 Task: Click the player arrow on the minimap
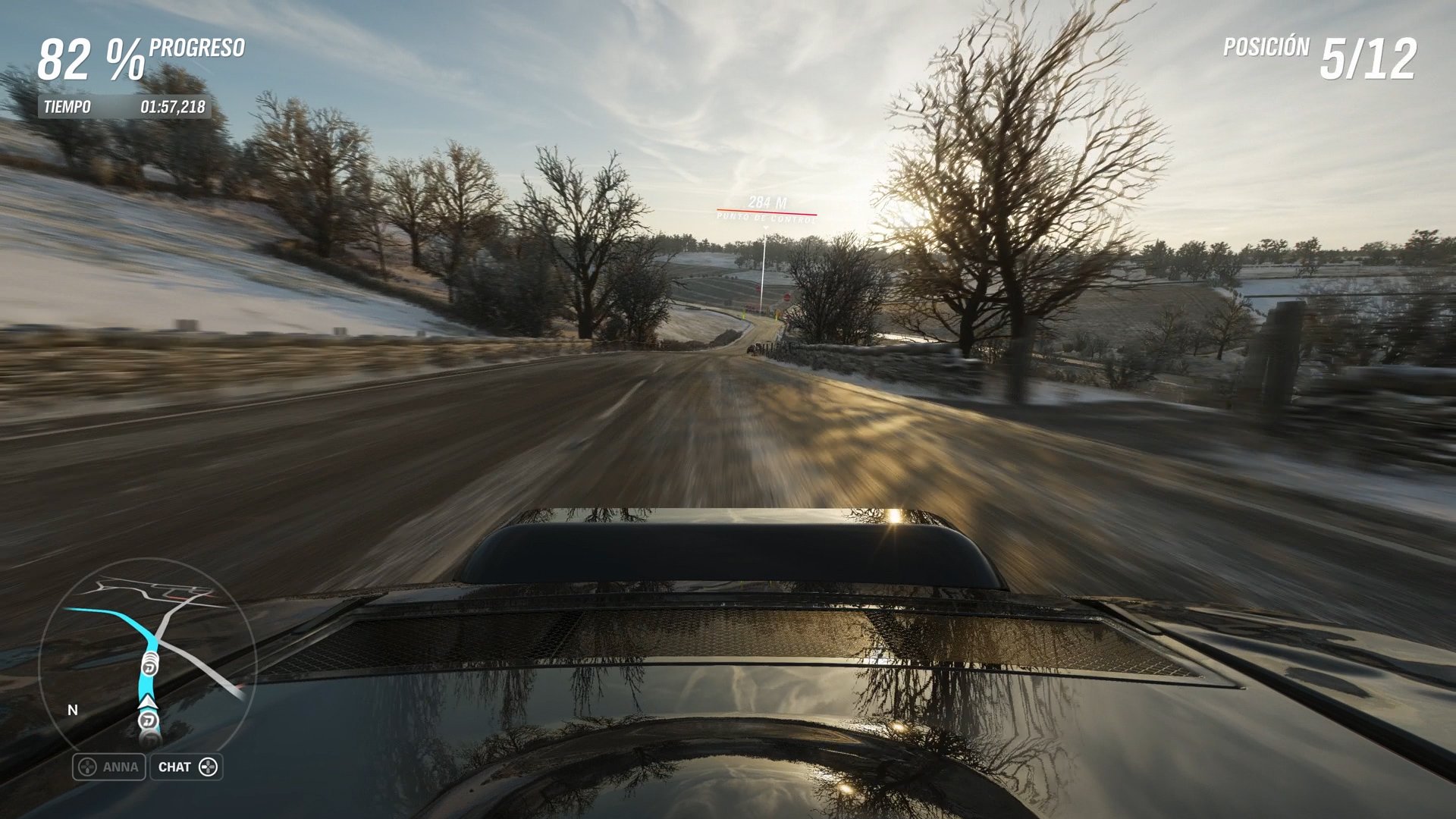point(148,702)
